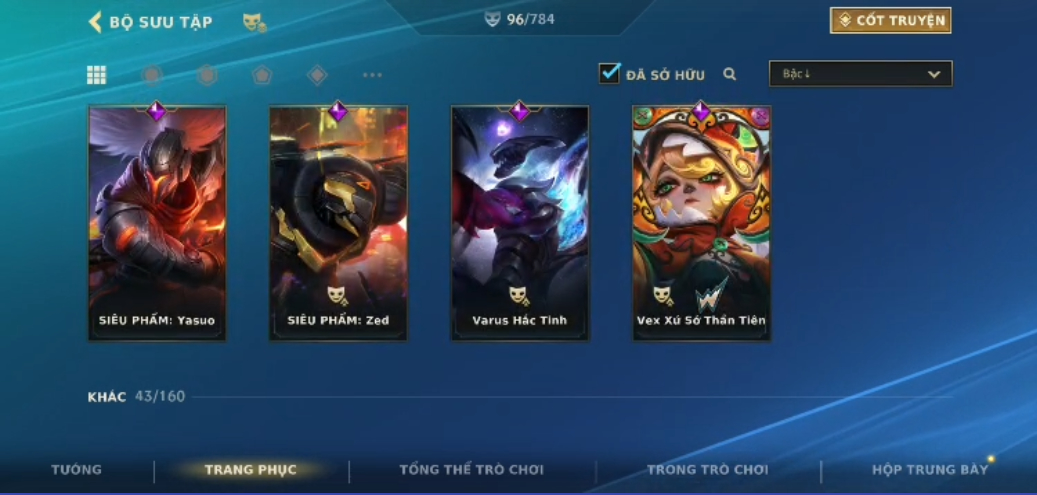Open the Trong Trò Chơi tab

pyautogui.click(x=708, y=470)
